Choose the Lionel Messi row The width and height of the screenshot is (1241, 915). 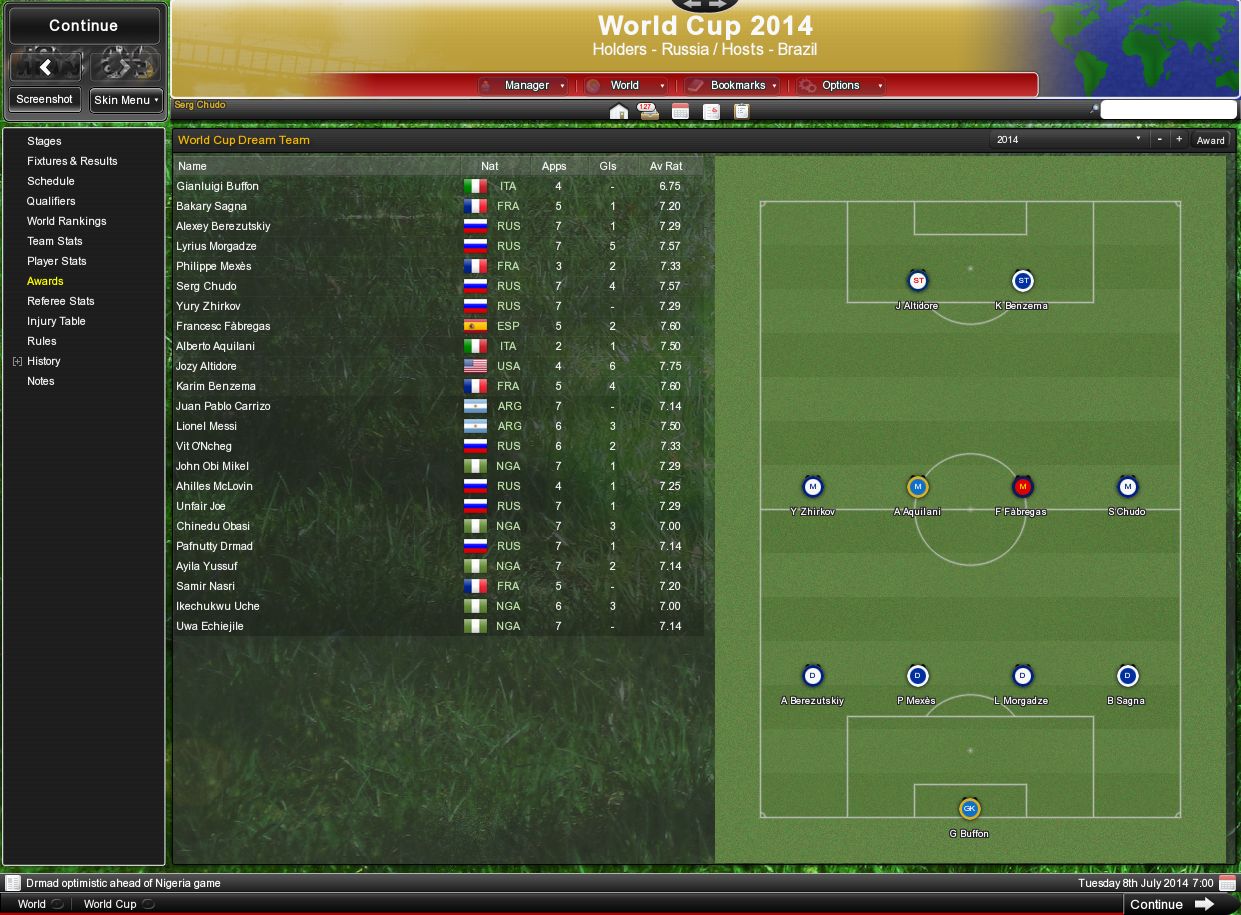click(206, 426)
